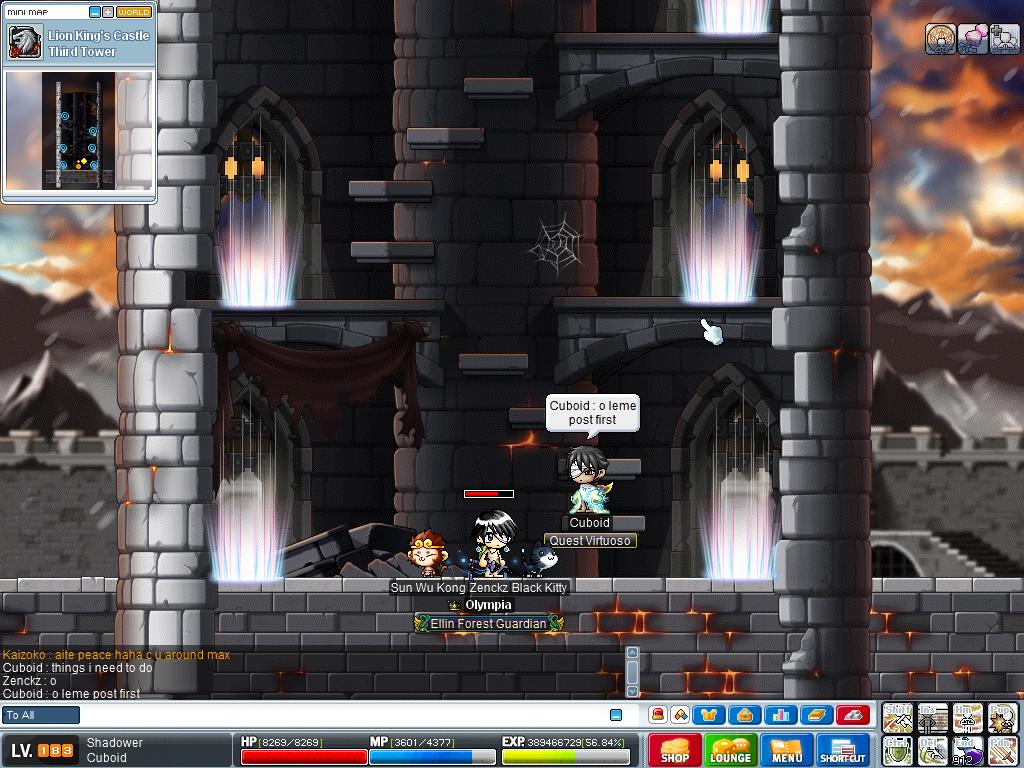Image resolution: width=1024 pixels, height=768 pixels.
Task: Click the red siren report button
Action: point(851,715)
